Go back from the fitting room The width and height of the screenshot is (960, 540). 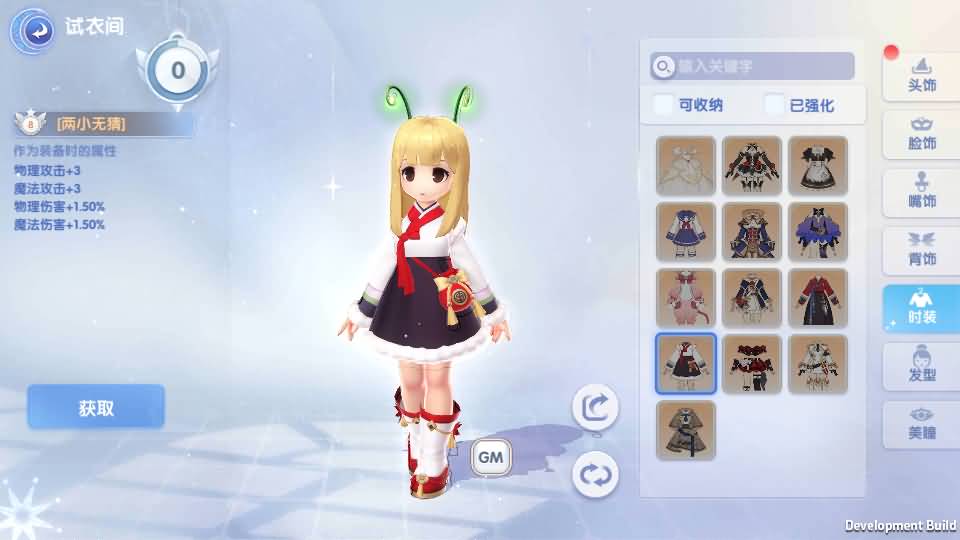click(32, 30)
